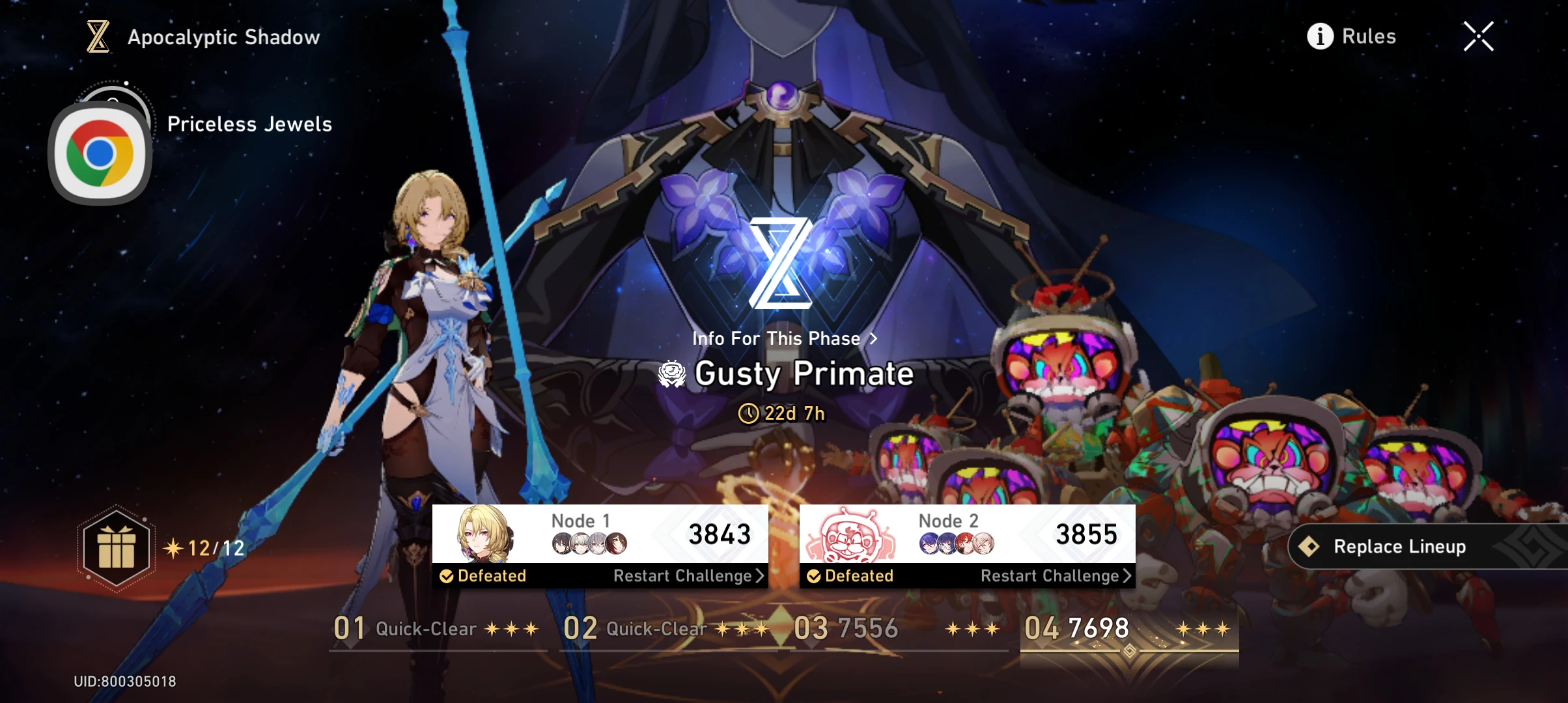Expand Info For This Phase
The width and height of the screenshot is (1568, 703).
783,338
